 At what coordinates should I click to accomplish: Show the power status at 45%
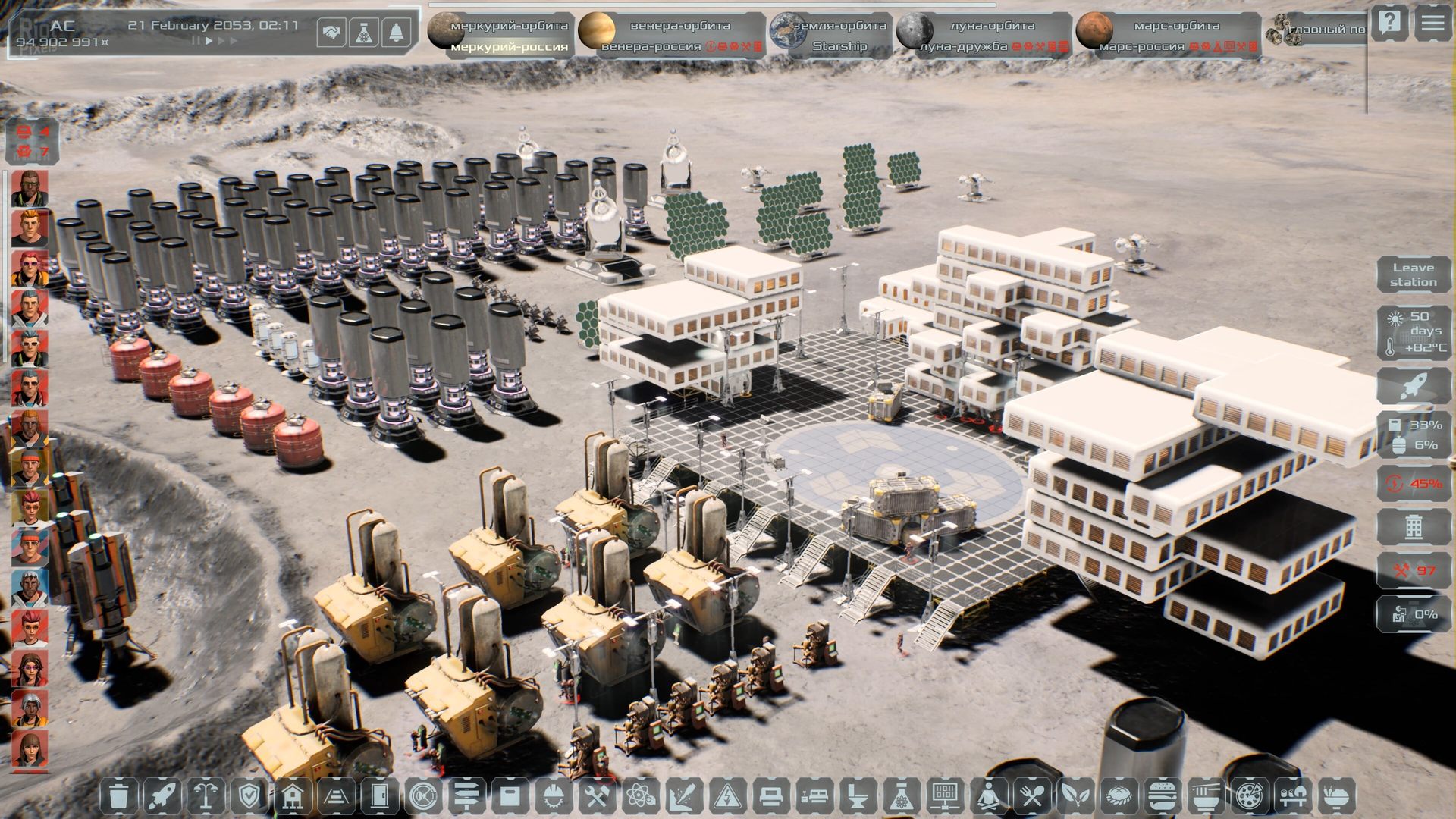coord(1413,484)
